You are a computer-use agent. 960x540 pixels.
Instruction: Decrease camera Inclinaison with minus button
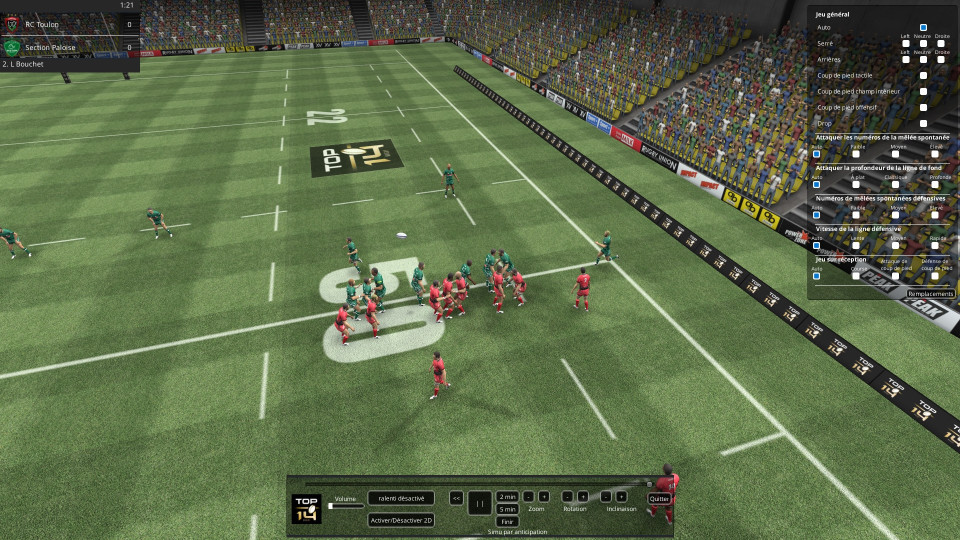click(606, 496)
